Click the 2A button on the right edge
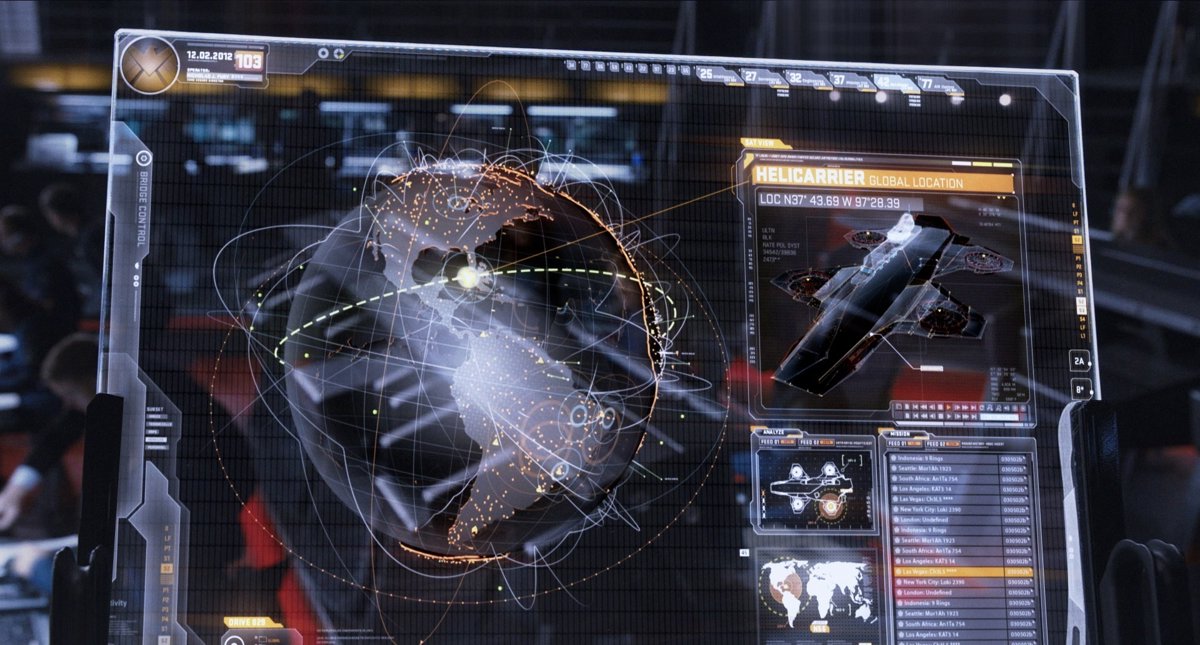The width and height of the screenshot is (1200, 645). click(x=1079, y=360)
